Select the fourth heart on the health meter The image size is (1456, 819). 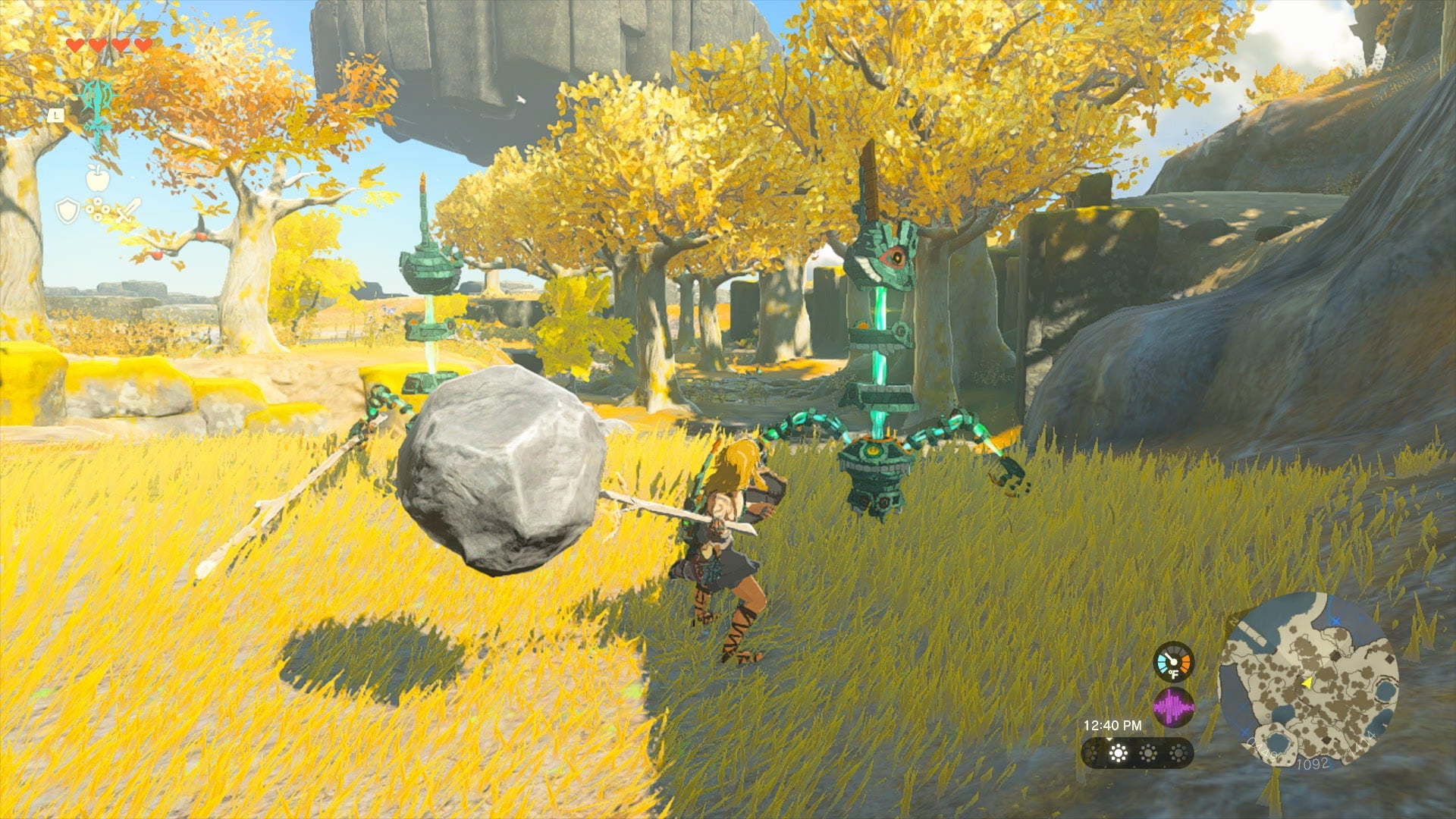pos(142,44)
